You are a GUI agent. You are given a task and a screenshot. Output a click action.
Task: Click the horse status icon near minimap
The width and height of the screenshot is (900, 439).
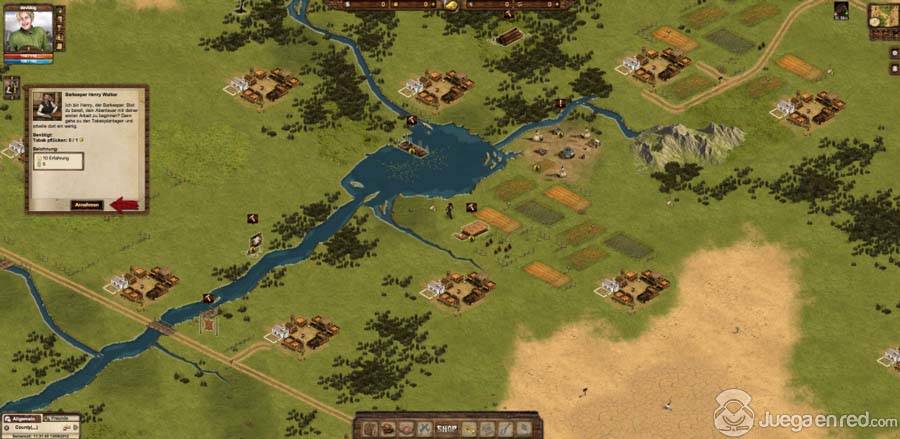coord(841,11)
